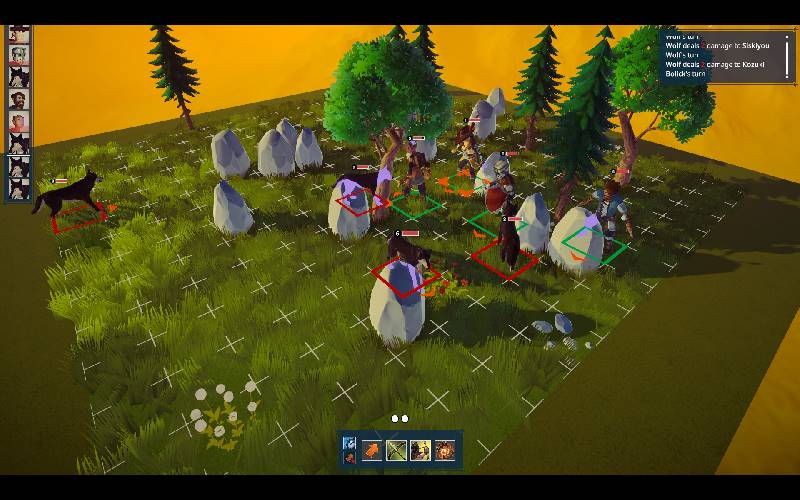Select the orange arrow move action
Image resolution: width=800 pixels, height=500 pixels.
(372, 451)
